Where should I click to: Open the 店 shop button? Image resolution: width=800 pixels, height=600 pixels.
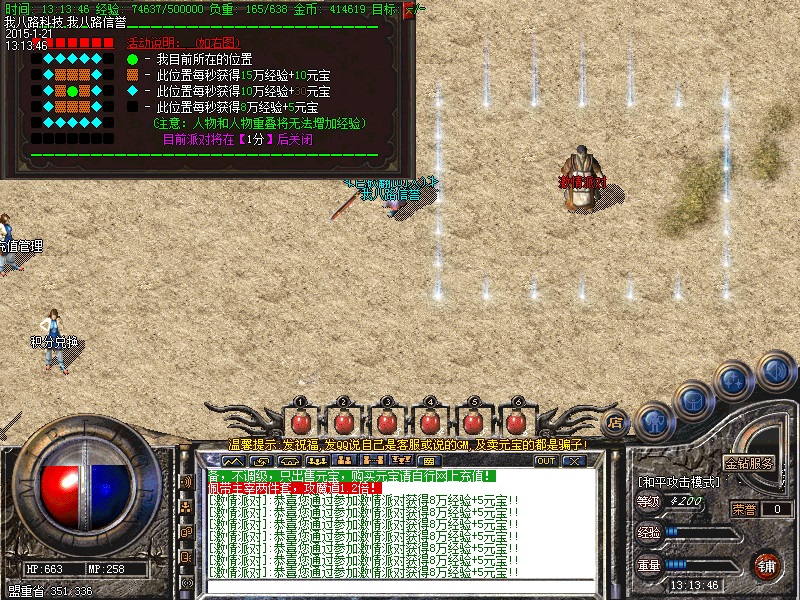point(616,421)
